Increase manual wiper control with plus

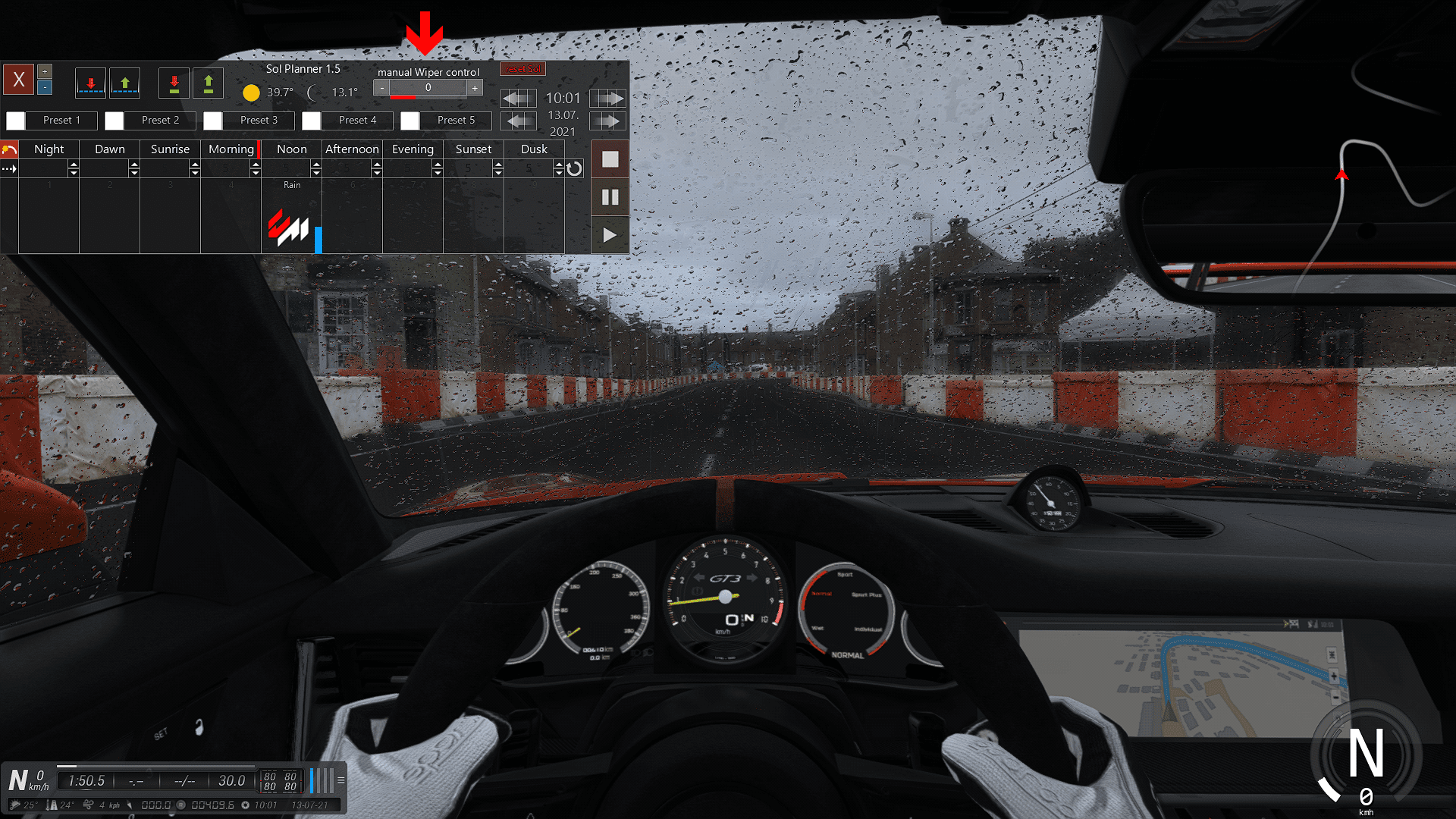click(475, 88)
